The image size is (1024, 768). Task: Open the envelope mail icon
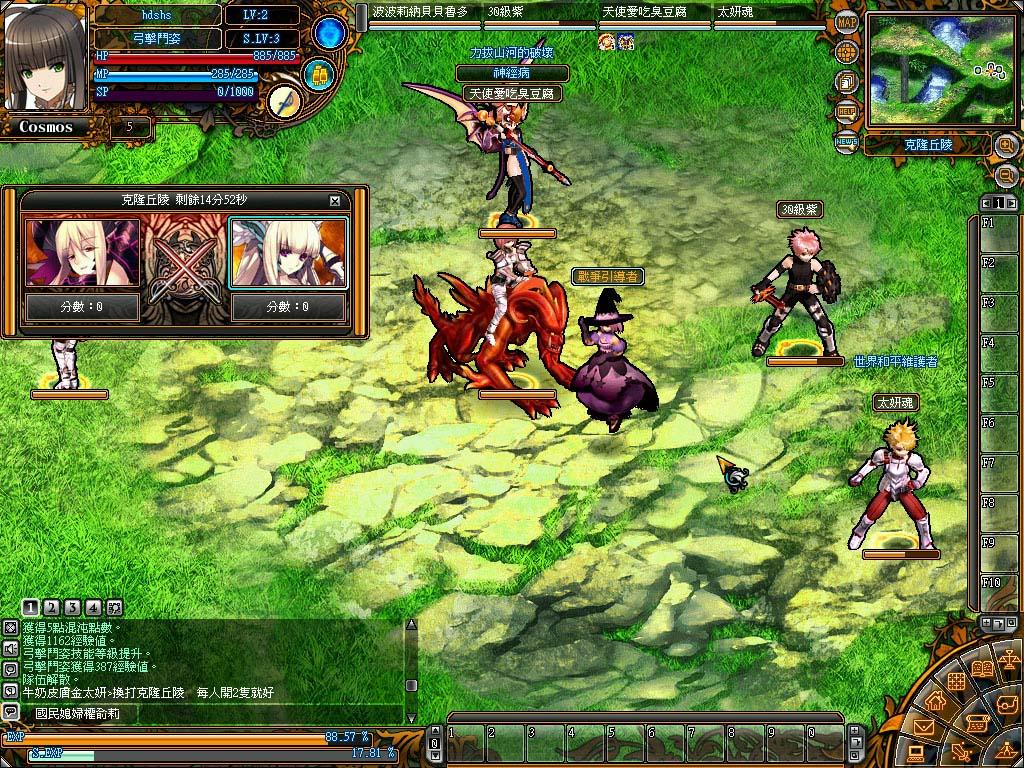(x=923, y=728)
